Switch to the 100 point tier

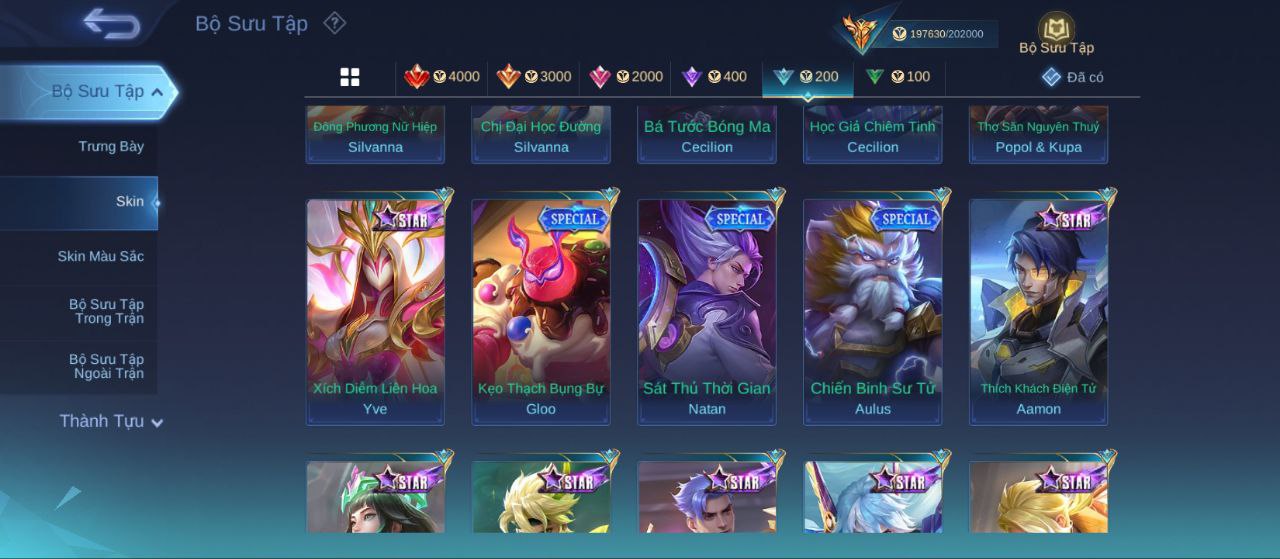898,77
